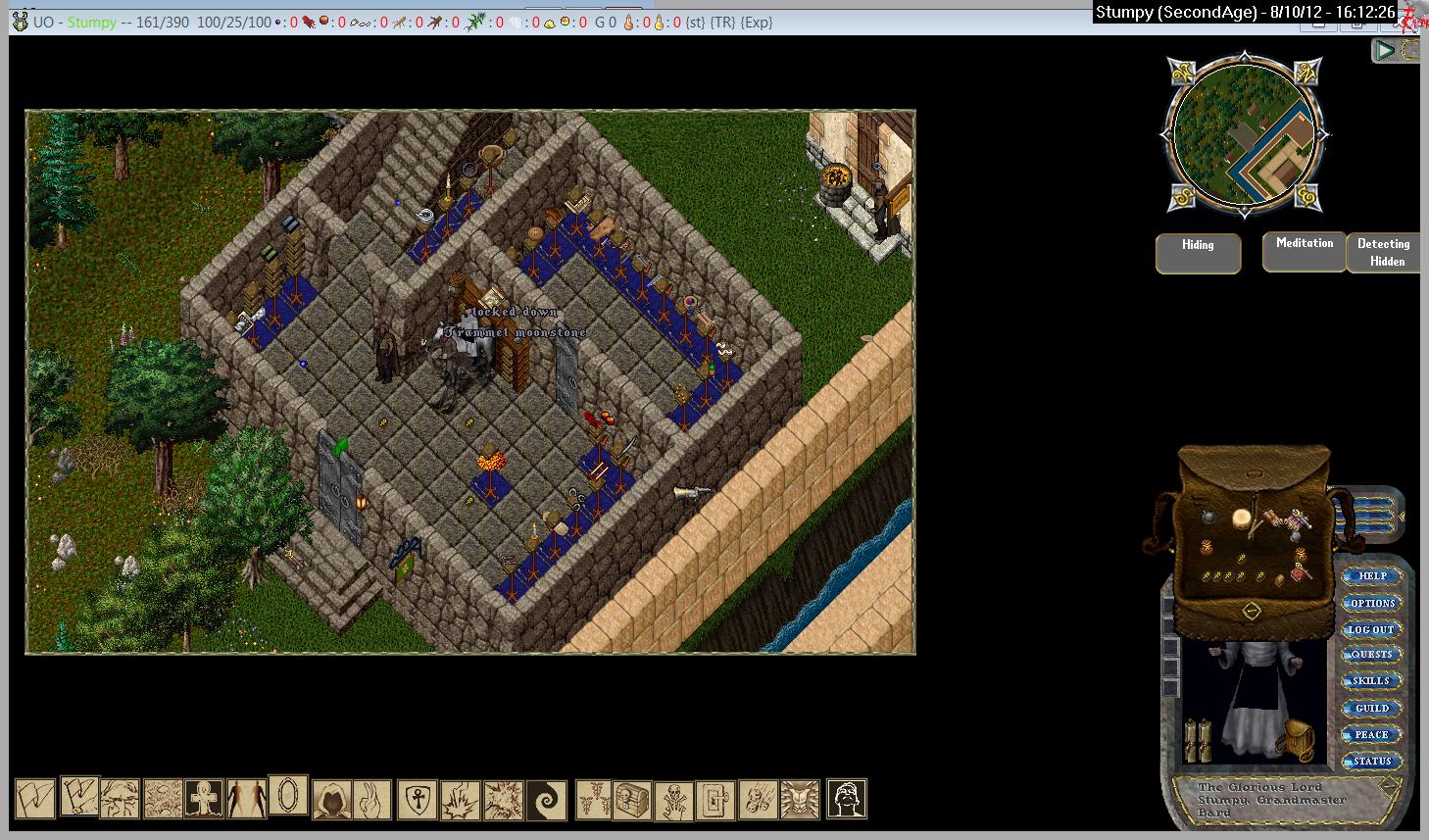
Task: Click the treasure chest spell icon
Action: [x=632, y=800]
